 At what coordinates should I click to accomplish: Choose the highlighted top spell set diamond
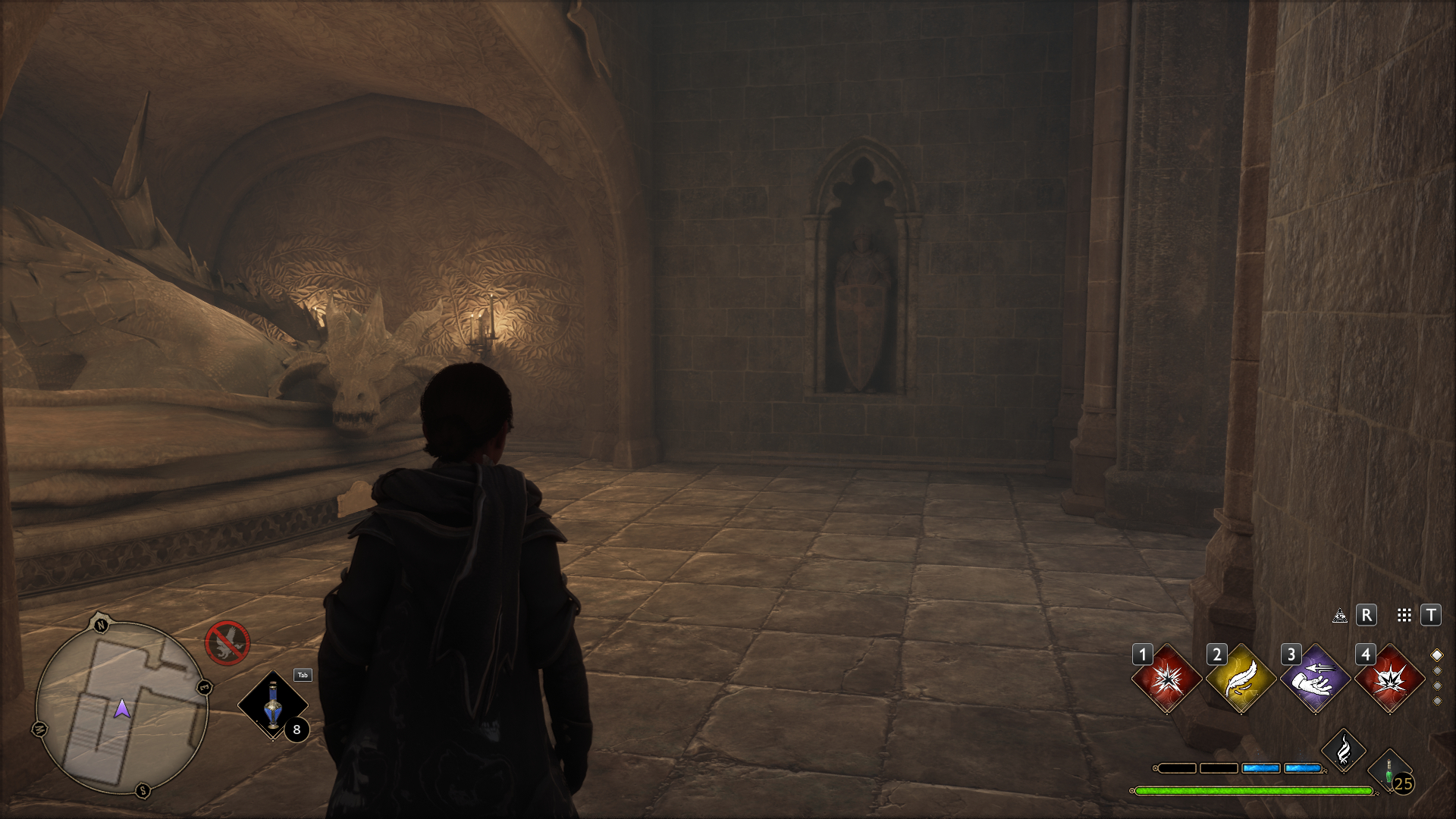[x=1436, y=655]
